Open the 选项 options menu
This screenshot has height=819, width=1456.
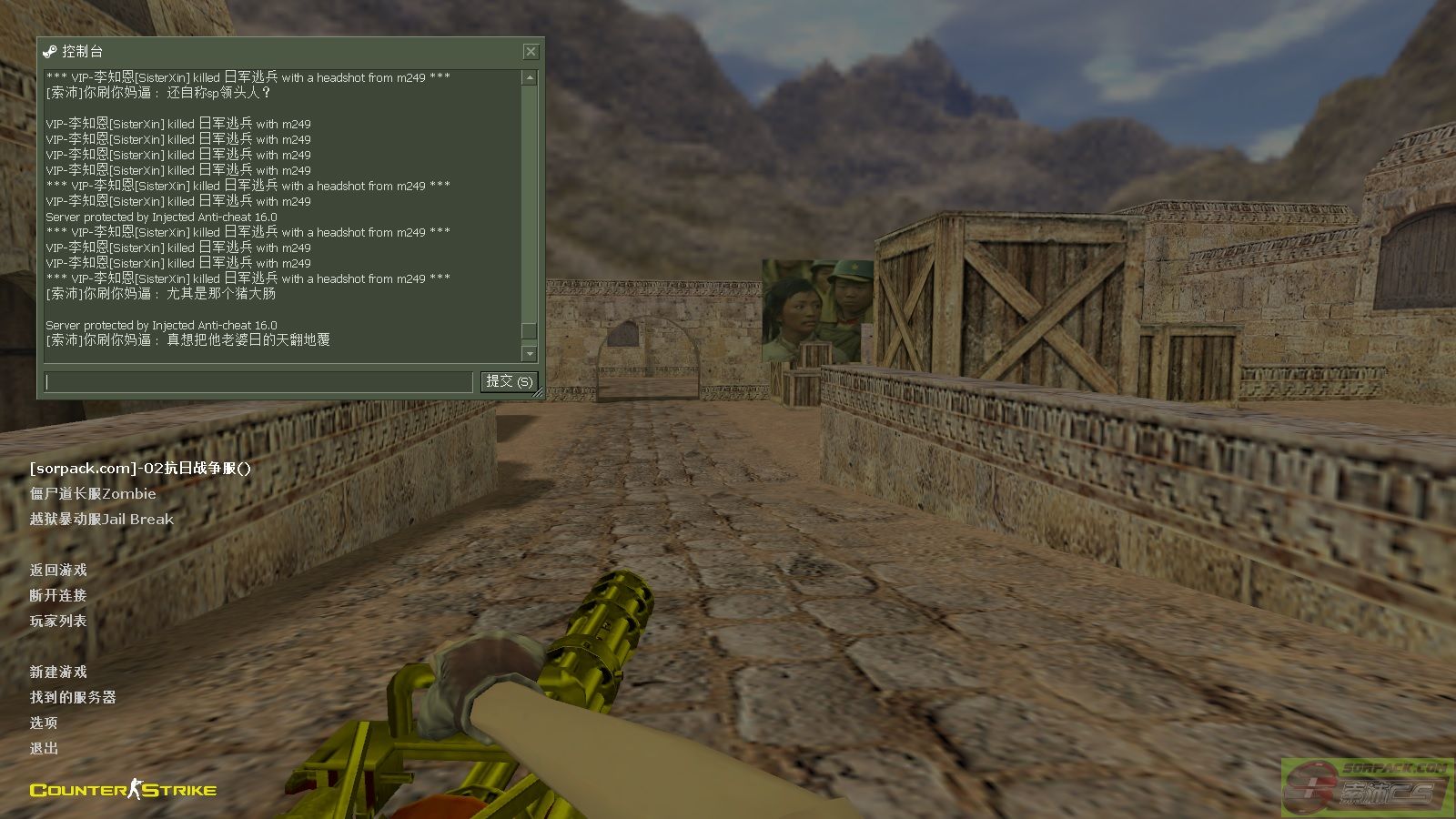[44, 723]
